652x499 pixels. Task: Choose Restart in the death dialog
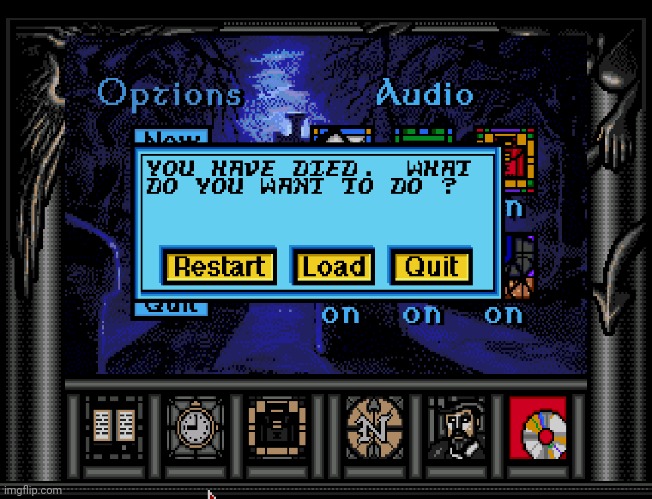click(220, 267)
